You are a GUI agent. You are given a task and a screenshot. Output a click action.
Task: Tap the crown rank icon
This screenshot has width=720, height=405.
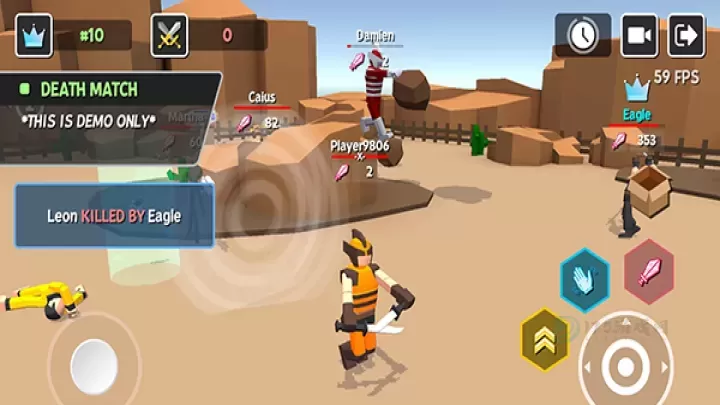(34, 35)
